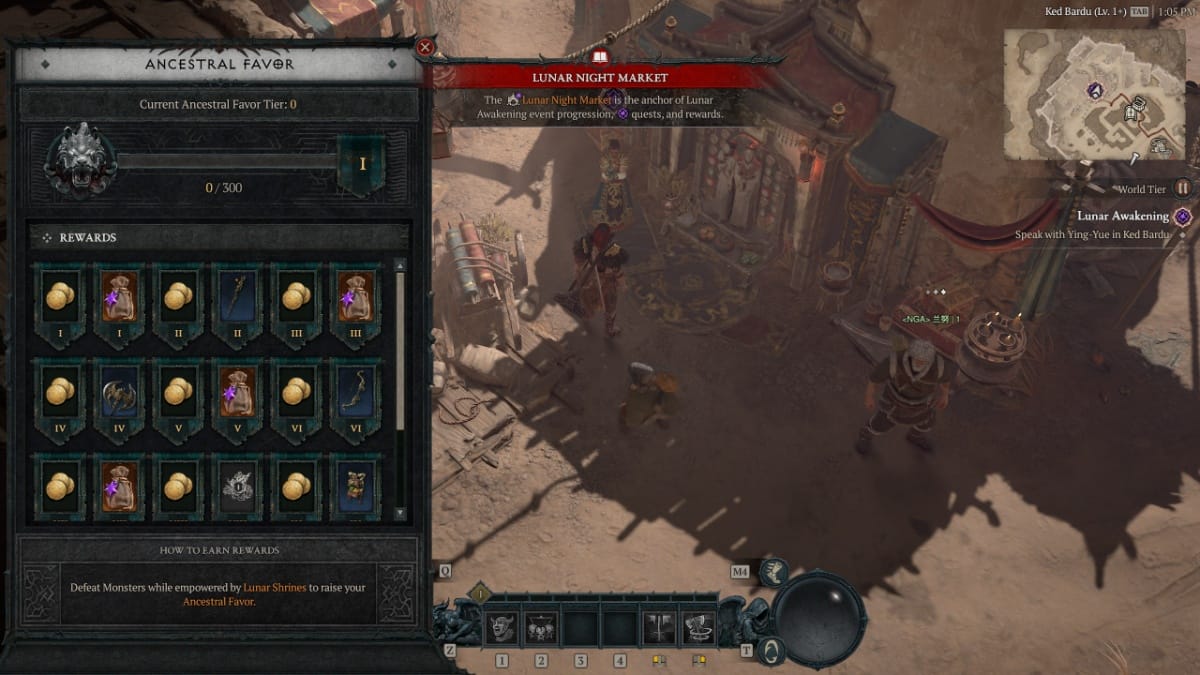The height and width of the screenshot is (675, 1200).
Task: Activate the downward sword skill
Action: 659,628
